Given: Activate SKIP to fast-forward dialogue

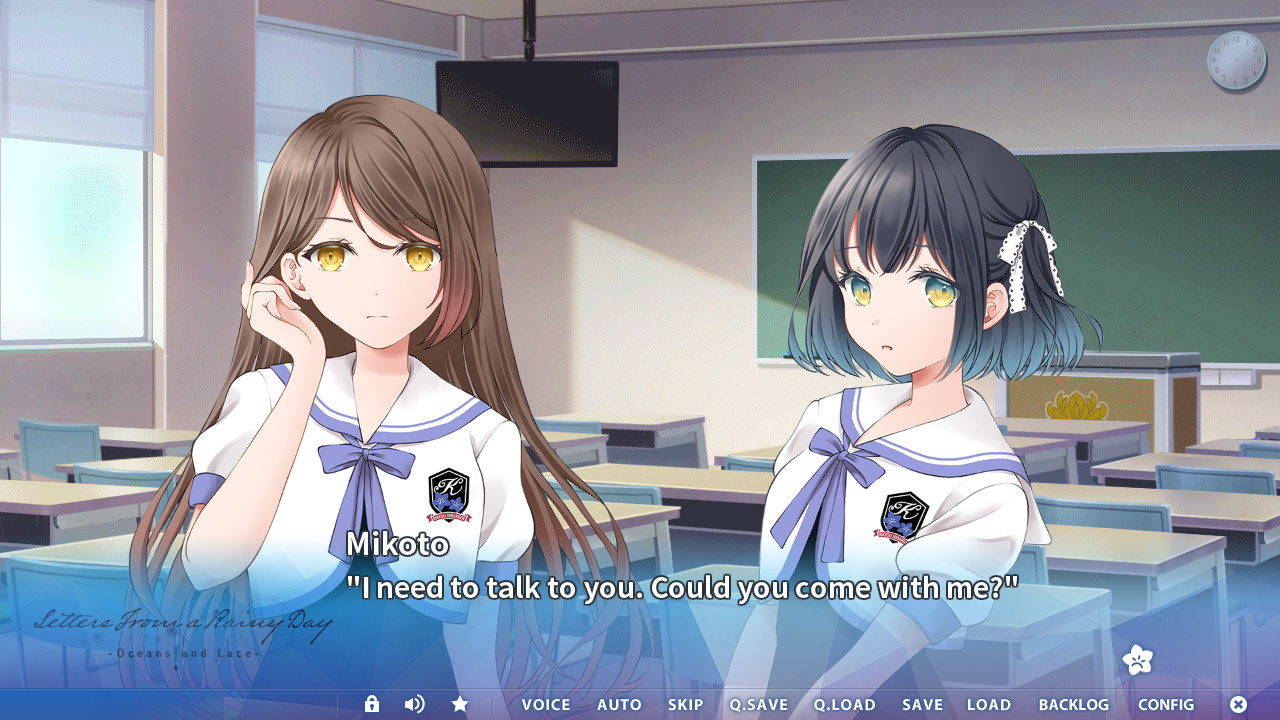Looking at the screenshot, I should pos(686,705).
